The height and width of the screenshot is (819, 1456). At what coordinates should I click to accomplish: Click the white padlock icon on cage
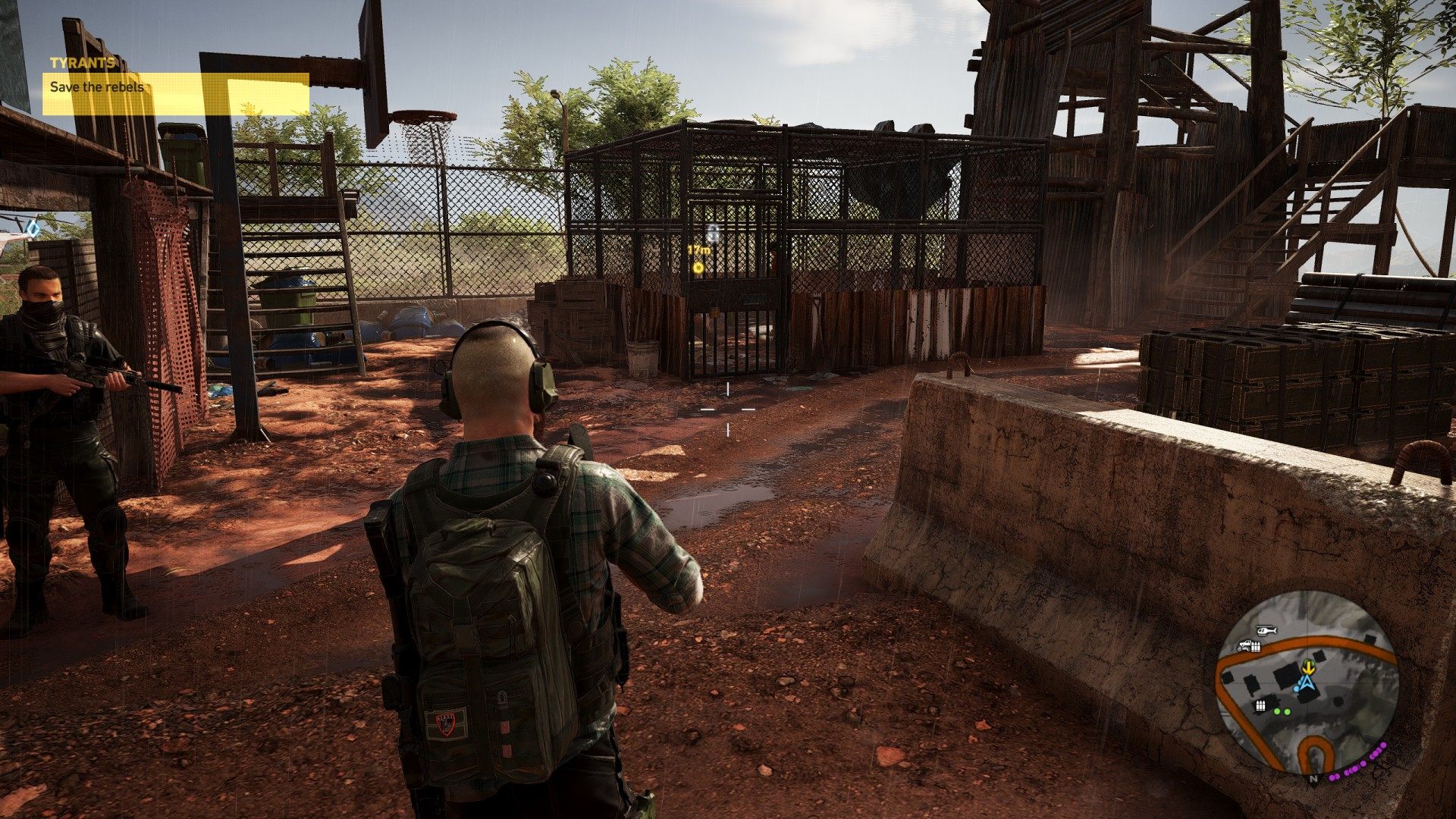point(713,231)
